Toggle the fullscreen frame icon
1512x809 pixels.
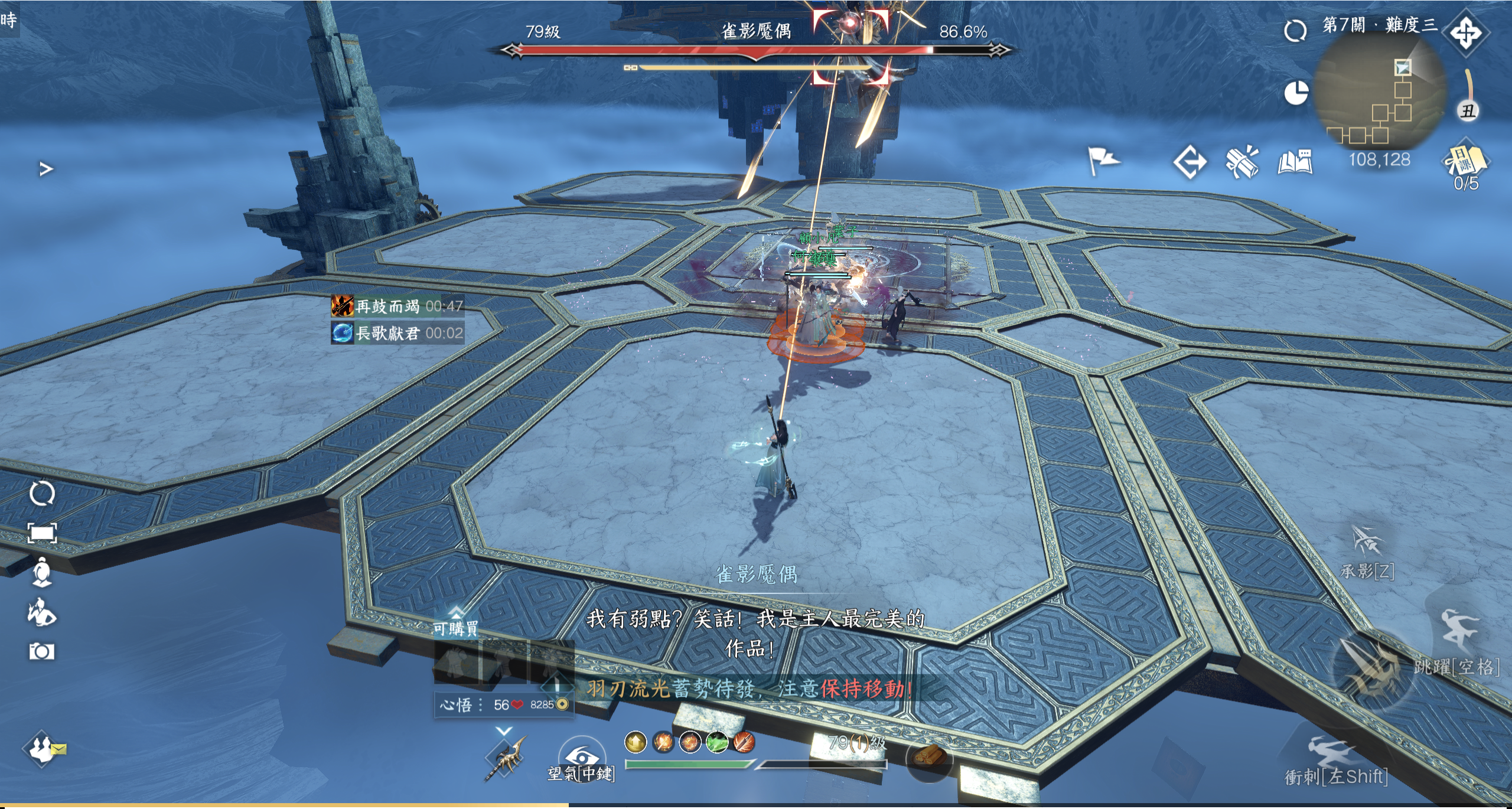click(43, 533)
